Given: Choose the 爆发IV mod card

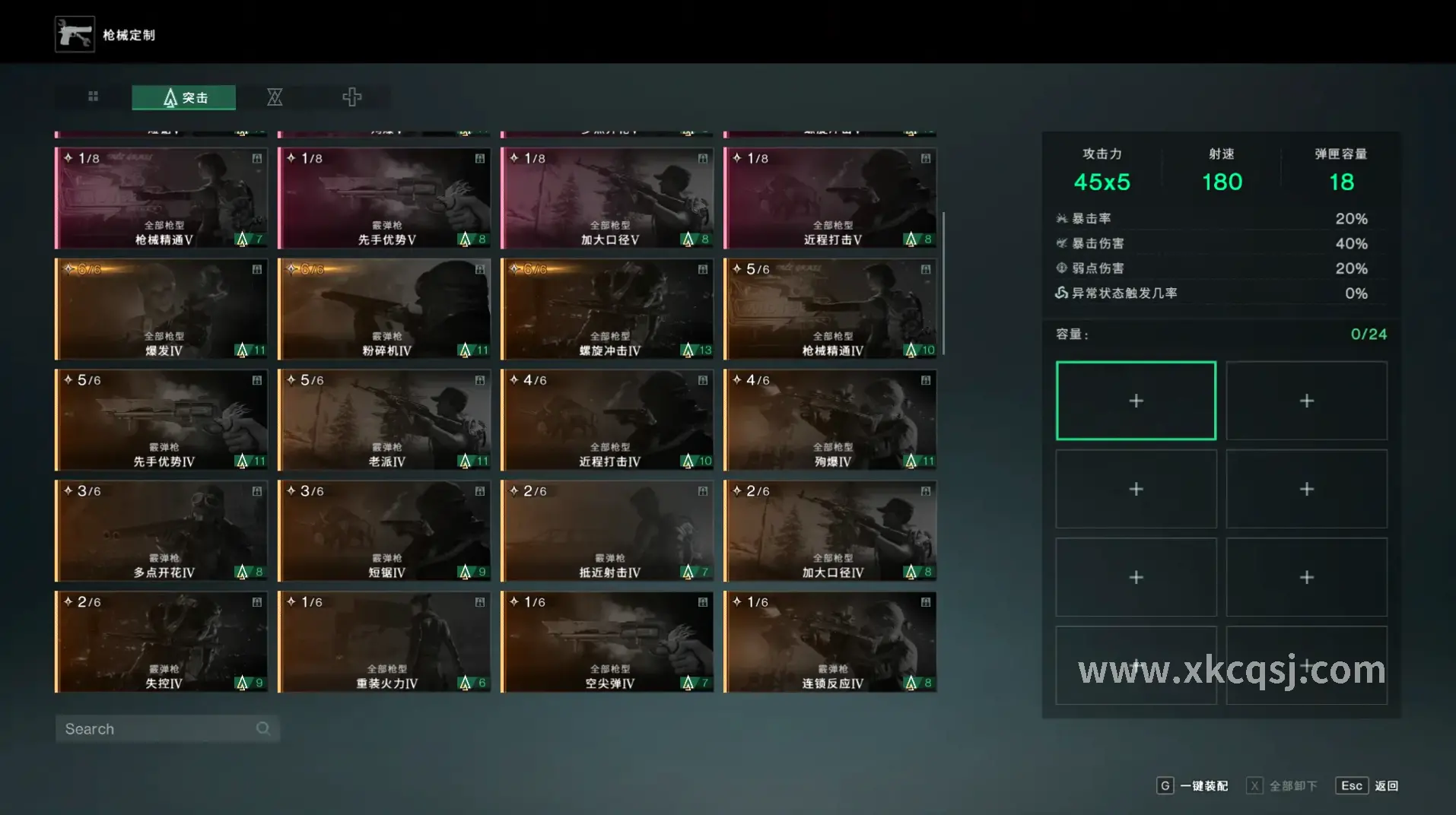Looking at the screenshot, I should (161, 309).
